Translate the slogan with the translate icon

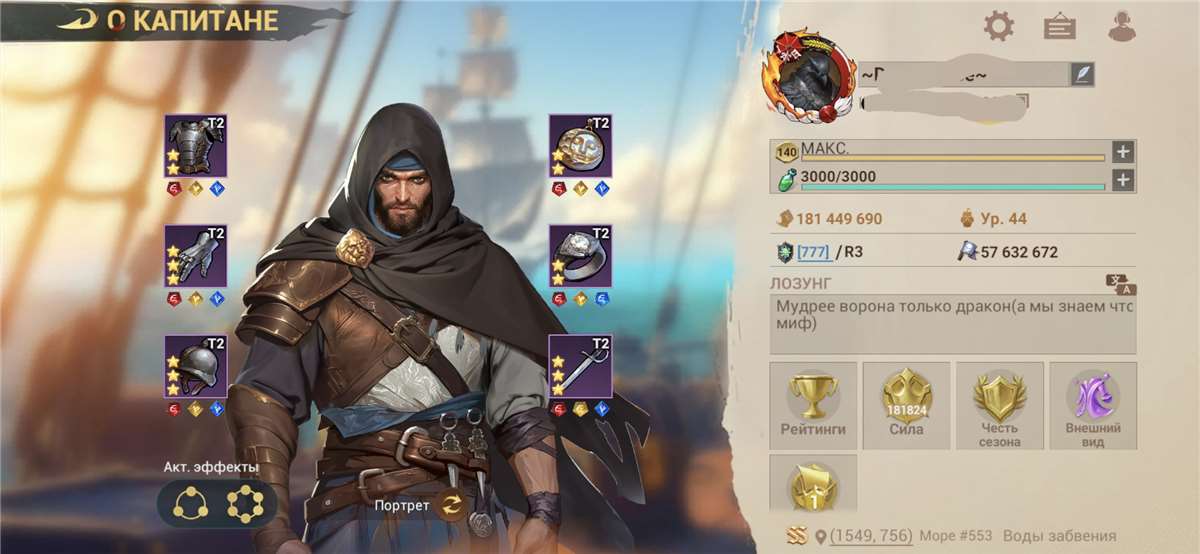pyautogui.click(x=1120, y=284)
